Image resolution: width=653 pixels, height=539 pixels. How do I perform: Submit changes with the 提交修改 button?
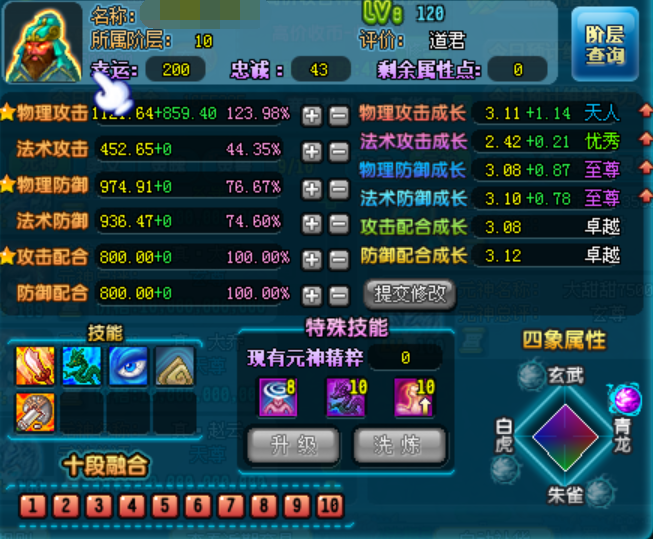409,294
